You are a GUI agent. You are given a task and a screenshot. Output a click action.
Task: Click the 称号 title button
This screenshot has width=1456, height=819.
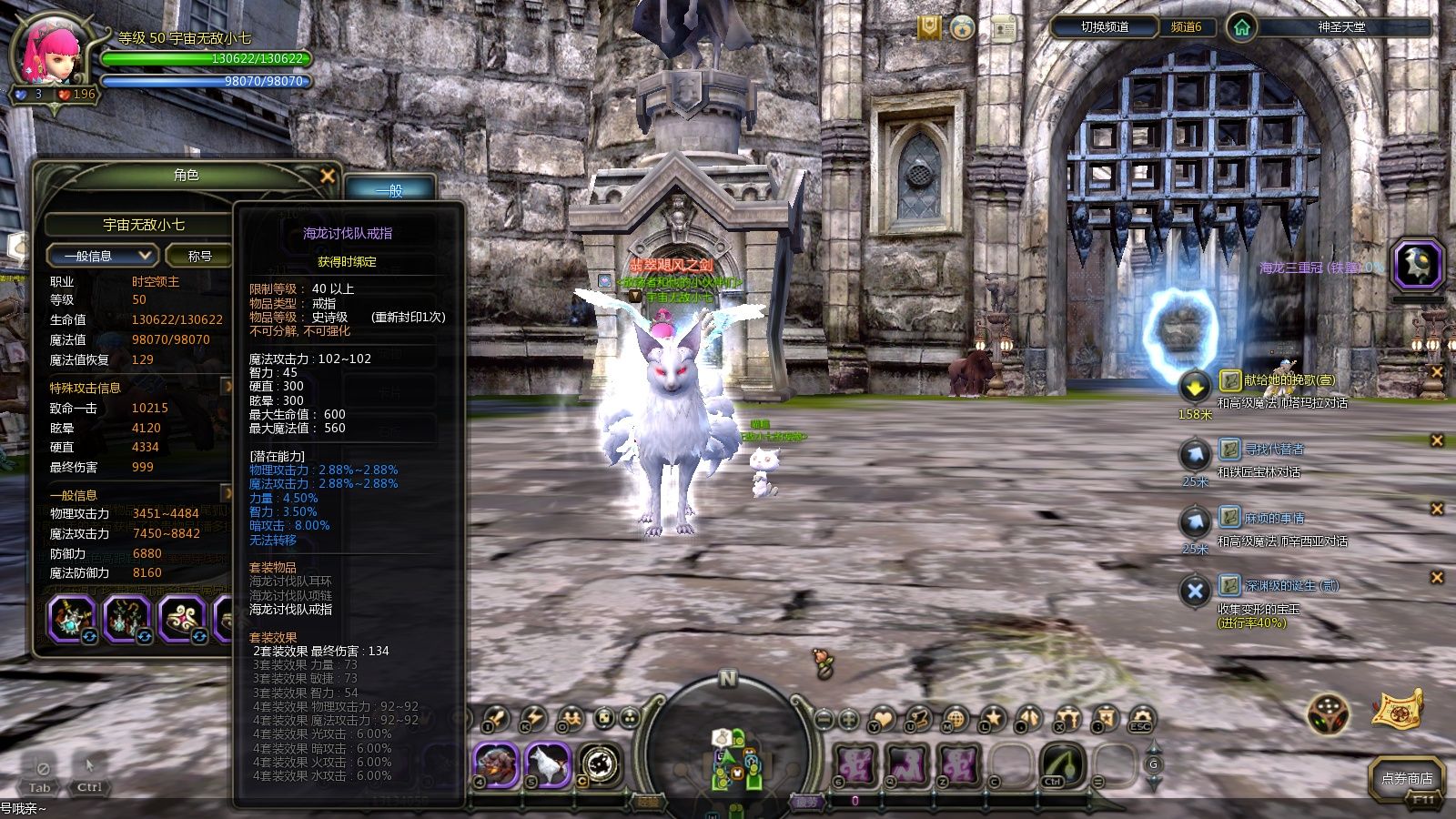[x=200, y=256]
